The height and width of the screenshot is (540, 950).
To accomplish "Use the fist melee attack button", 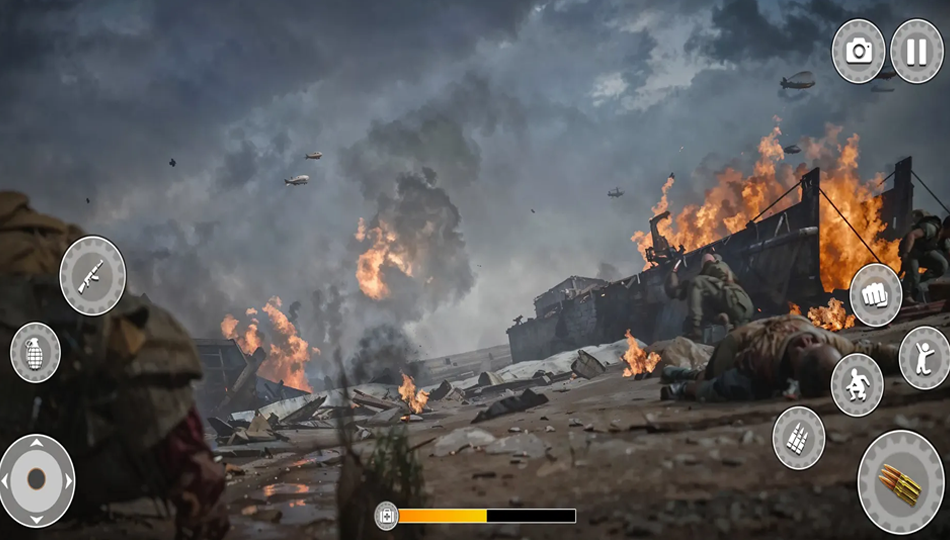I will click(876, 295).
